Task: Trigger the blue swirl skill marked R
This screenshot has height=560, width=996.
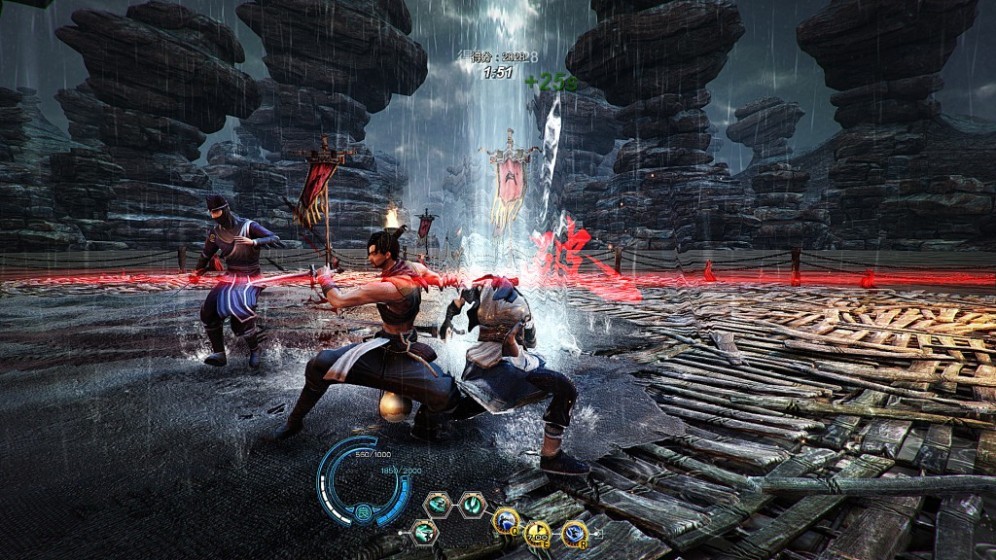Action: click(574, 533)
